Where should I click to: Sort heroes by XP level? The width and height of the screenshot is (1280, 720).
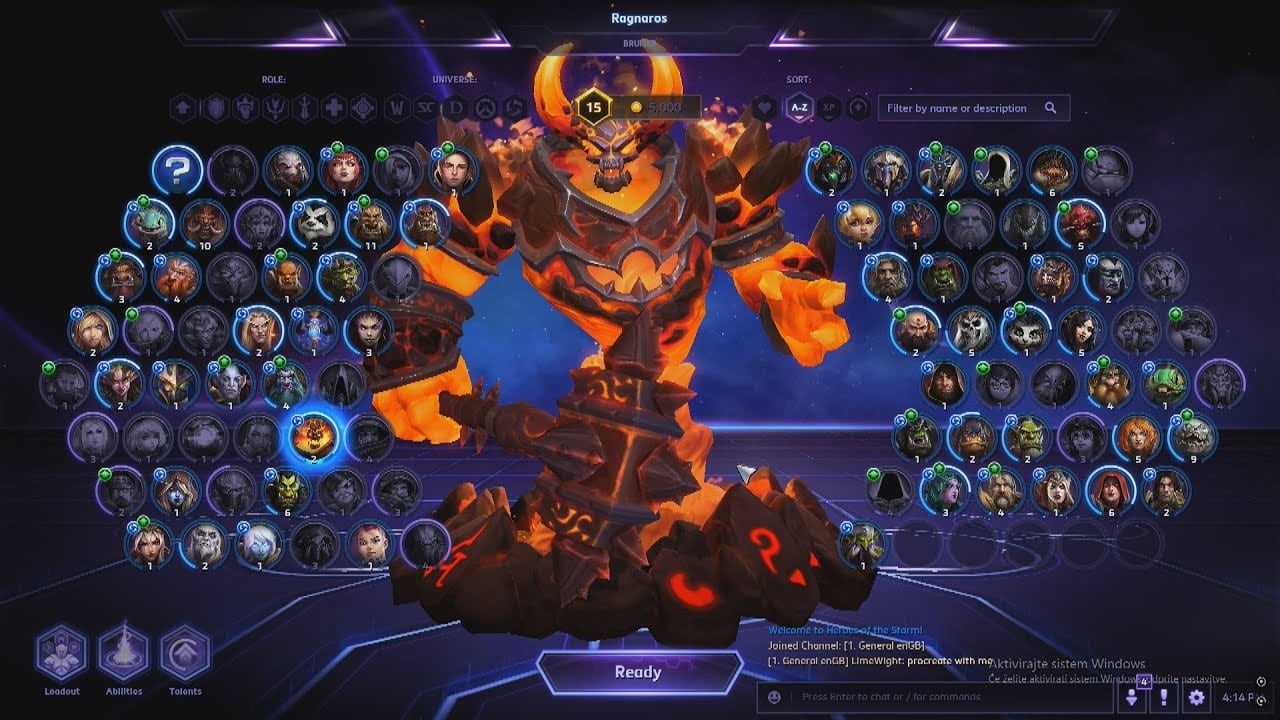pos(828,108)
